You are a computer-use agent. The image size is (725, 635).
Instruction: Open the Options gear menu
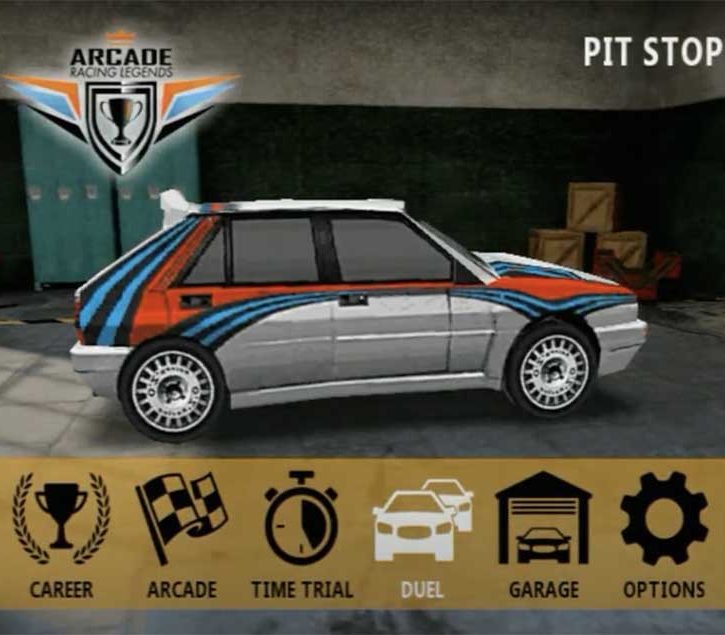pos(664,525)
